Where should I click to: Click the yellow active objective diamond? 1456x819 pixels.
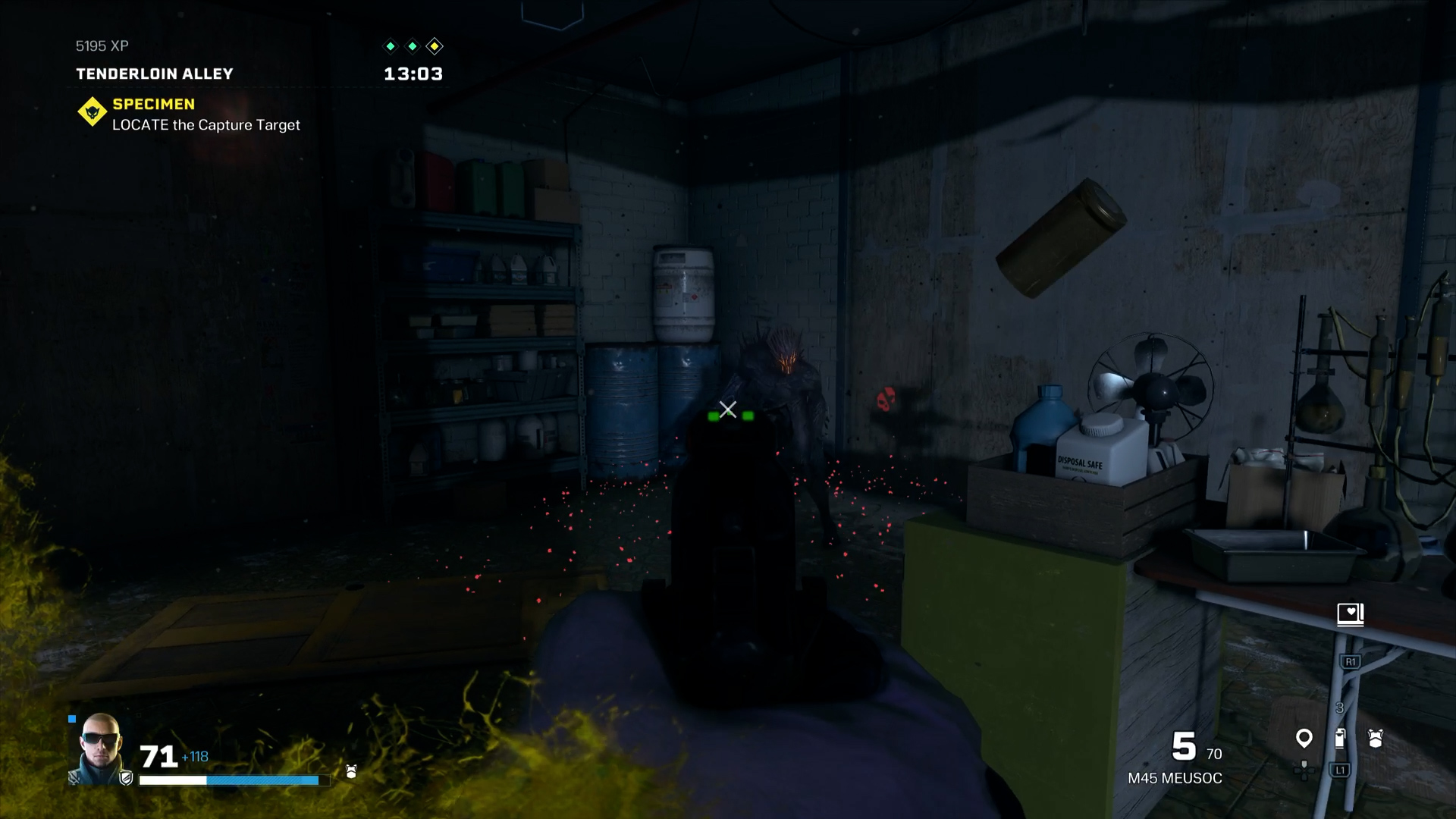[x=435, y=46]
